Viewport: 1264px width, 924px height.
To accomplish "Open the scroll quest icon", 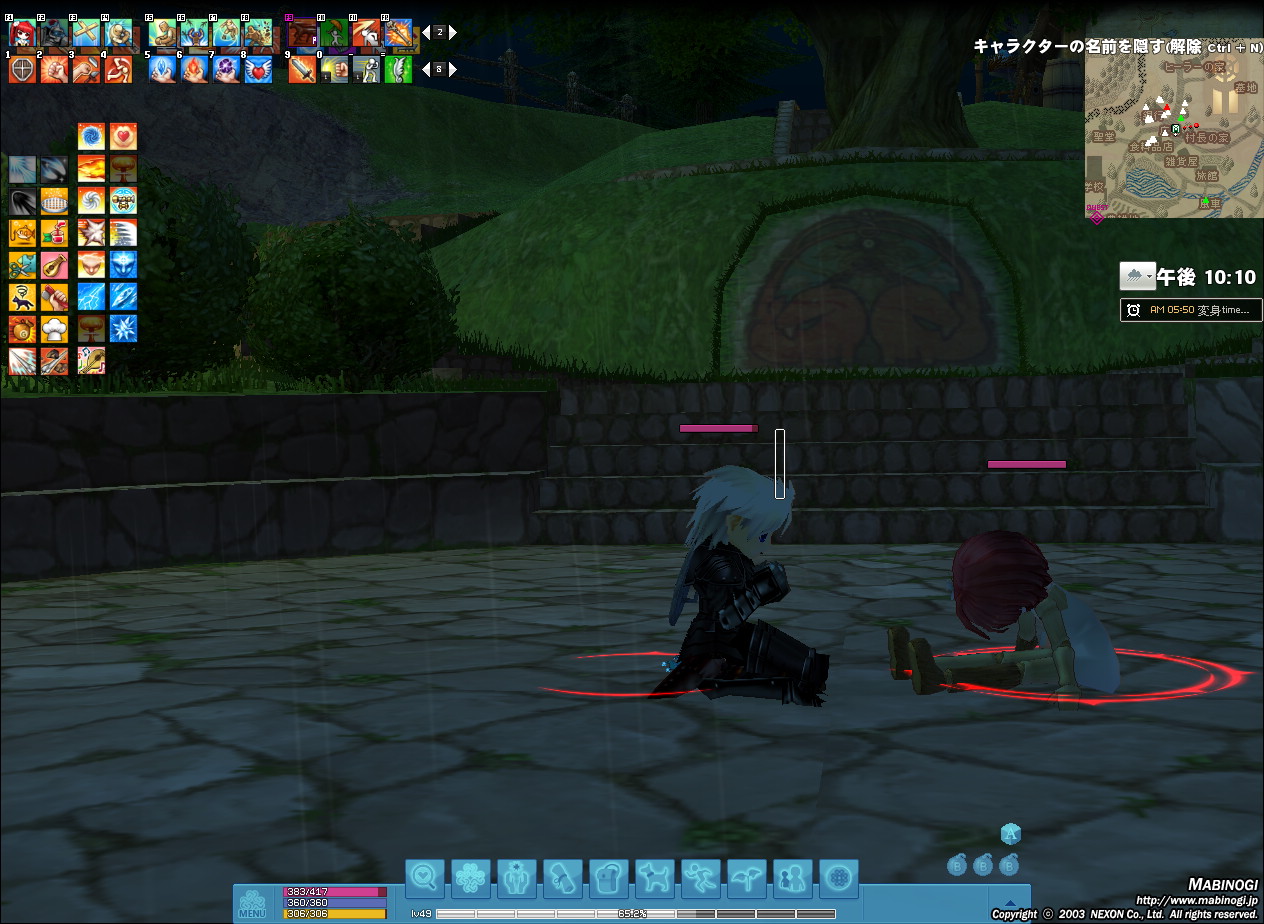I will coord(563,878).
